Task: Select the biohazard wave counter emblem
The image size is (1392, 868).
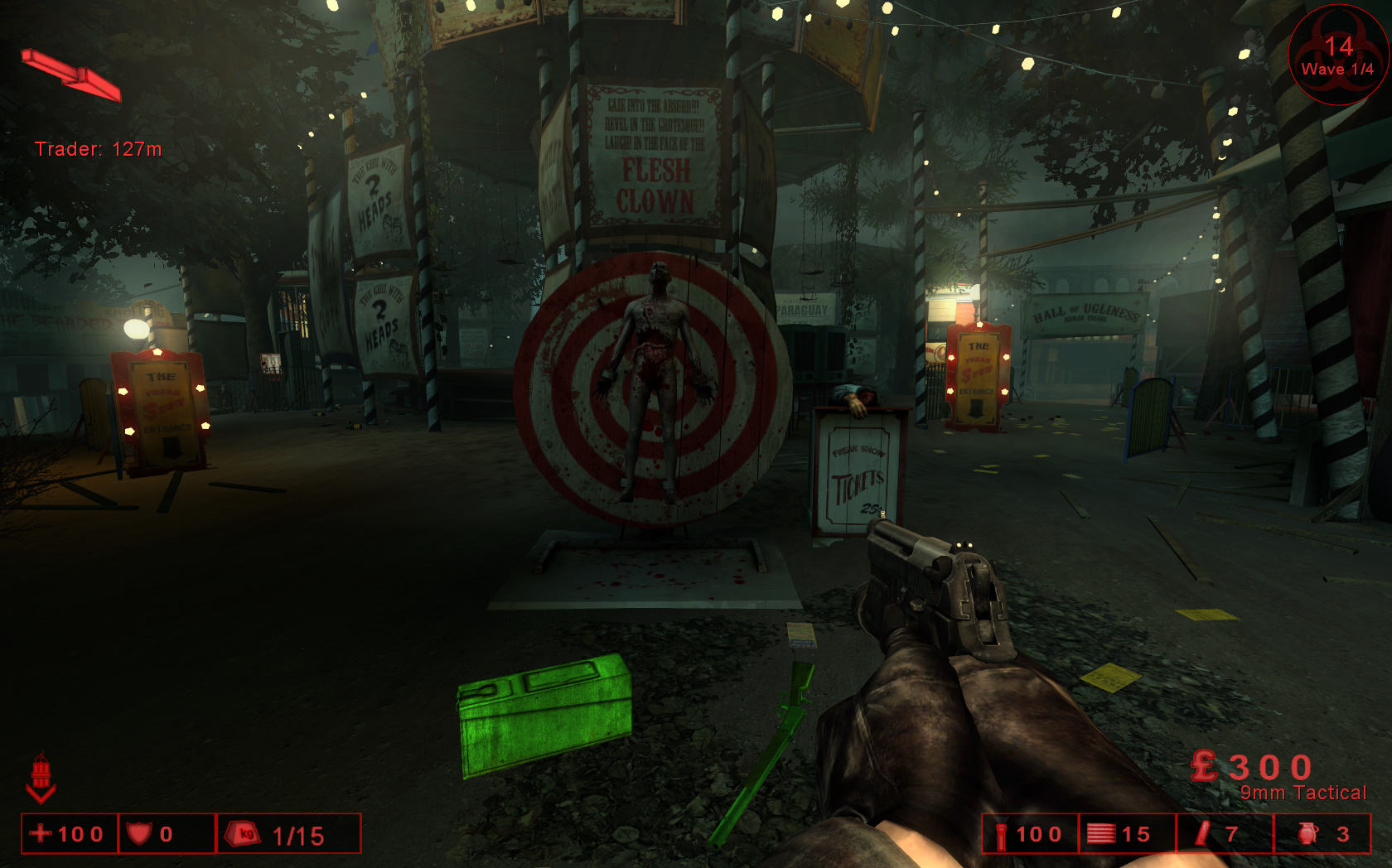Action: pyautogui.click(x=1337, y=56)
